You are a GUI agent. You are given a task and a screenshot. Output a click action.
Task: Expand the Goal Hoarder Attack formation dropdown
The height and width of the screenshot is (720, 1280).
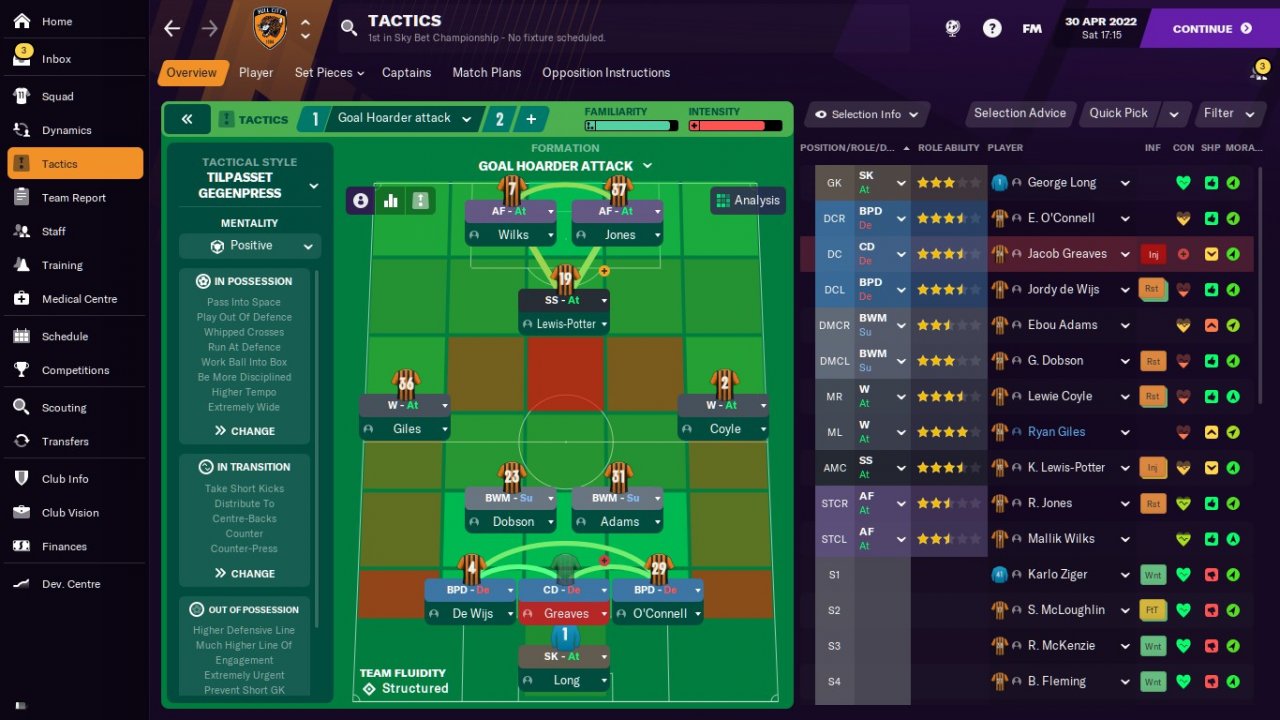[x=565, y=166]
